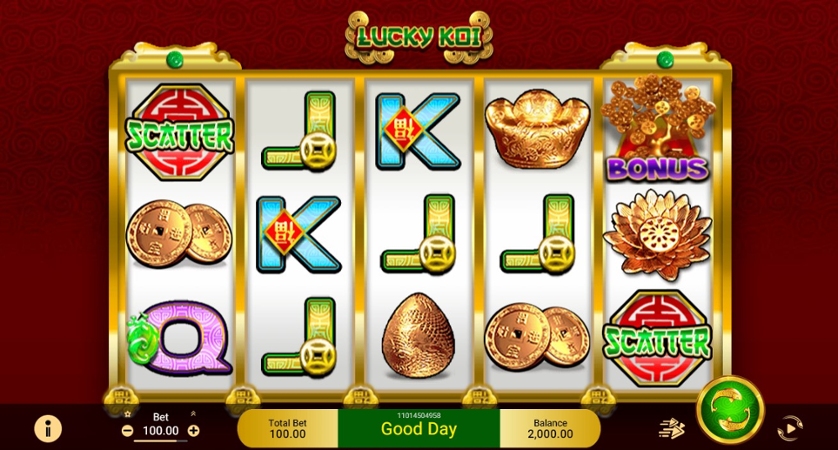Screen dimensions: 838x450
Task: Decrease the bet with the minus button
Action: click(x=127, y=431)
